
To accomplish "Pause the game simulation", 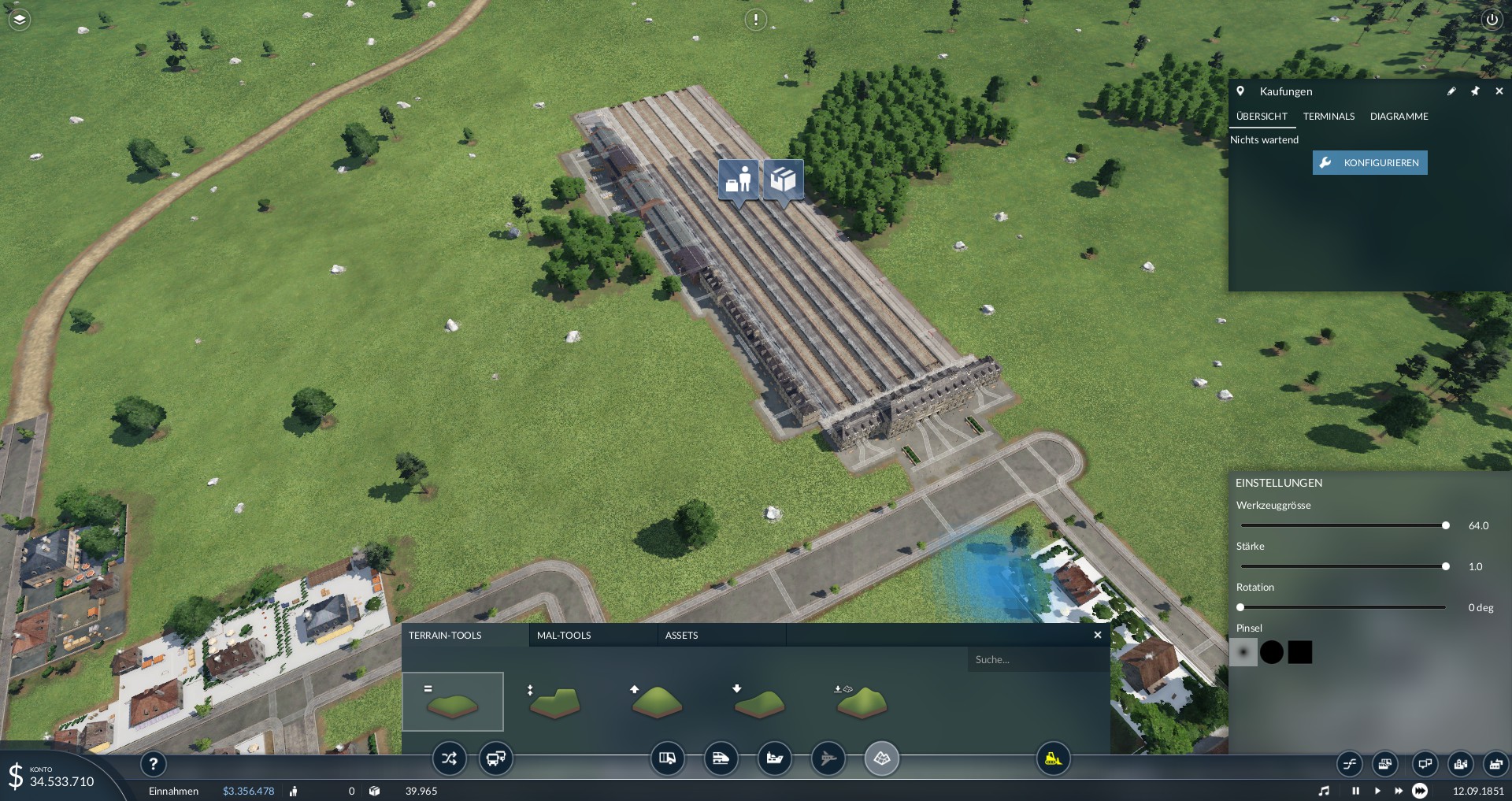I will [x=1355, y=791].
